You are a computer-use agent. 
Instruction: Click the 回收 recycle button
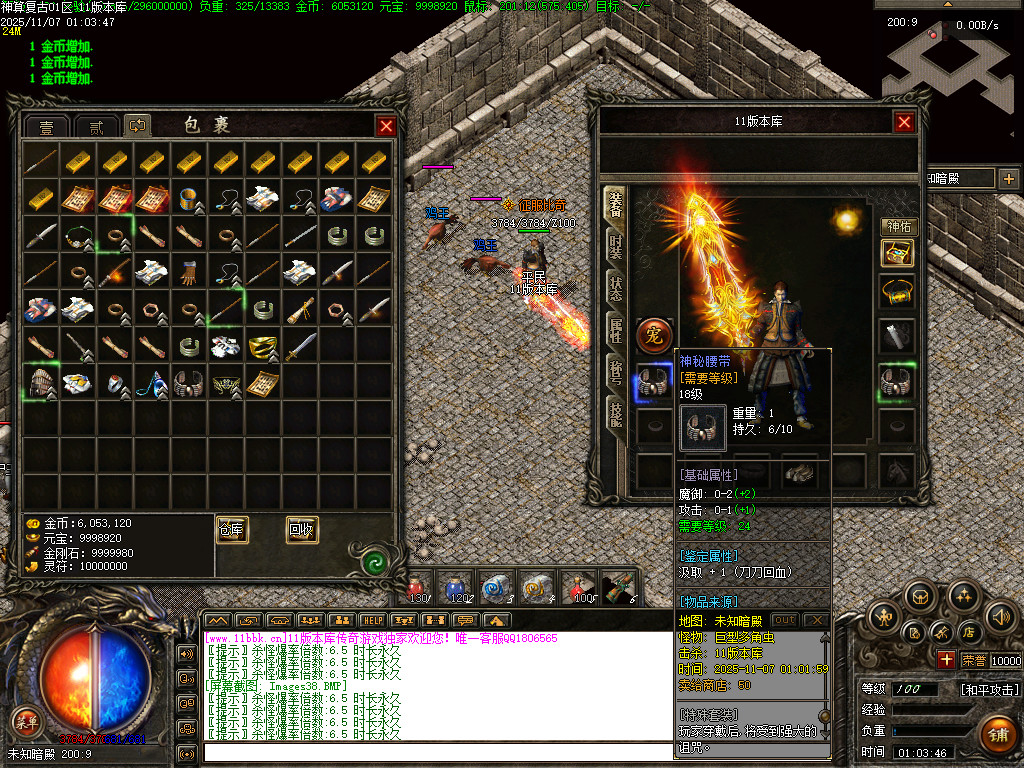click(x=302, y=530)
